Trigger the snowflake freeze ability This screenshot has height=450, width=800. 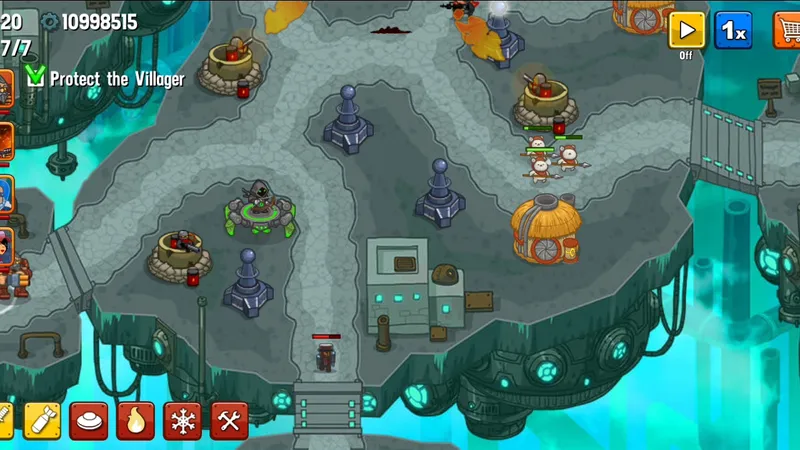click(x=183, y=421)
